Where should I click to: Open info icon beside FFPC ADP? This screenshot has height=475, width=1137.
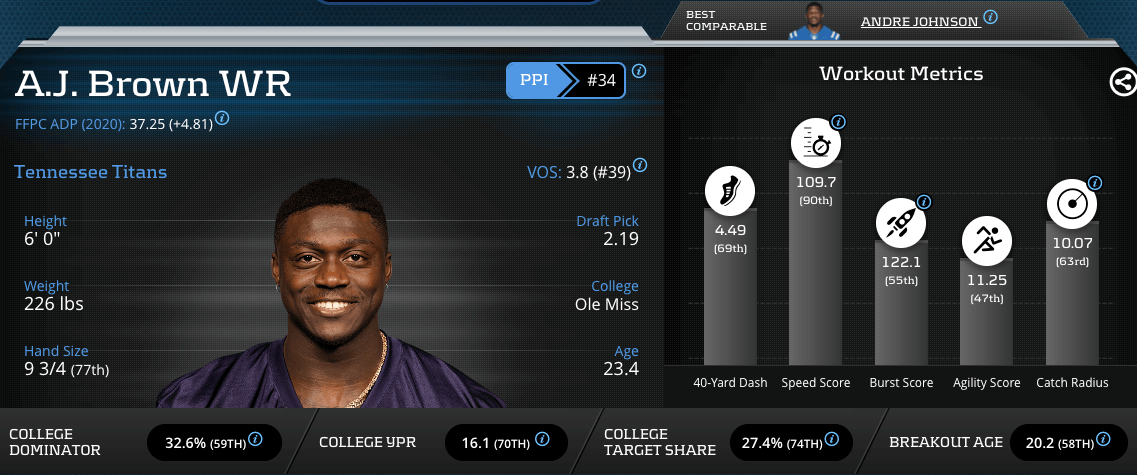click(222, 118)
